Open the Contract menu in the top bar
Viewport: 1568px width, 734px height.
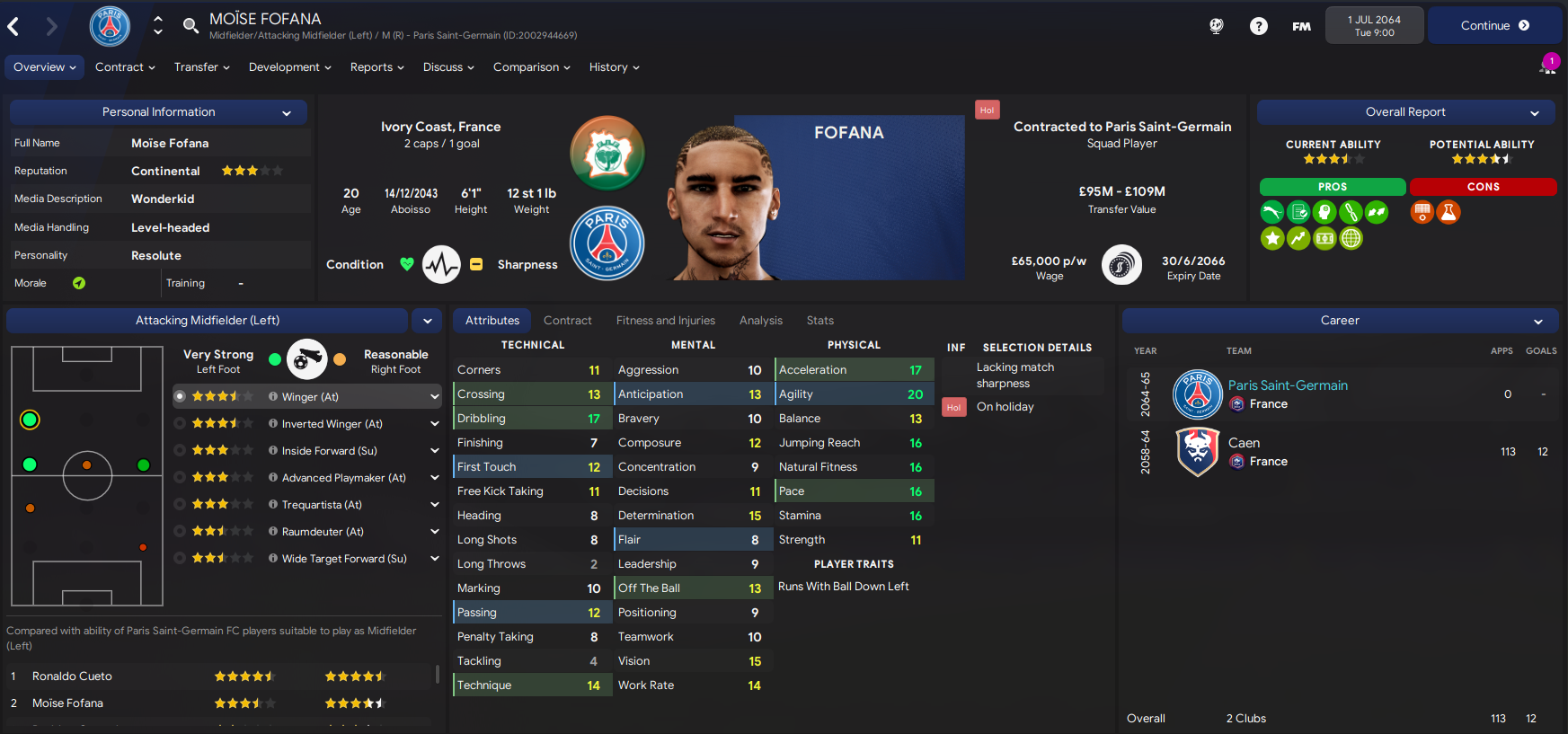point(125,67)
